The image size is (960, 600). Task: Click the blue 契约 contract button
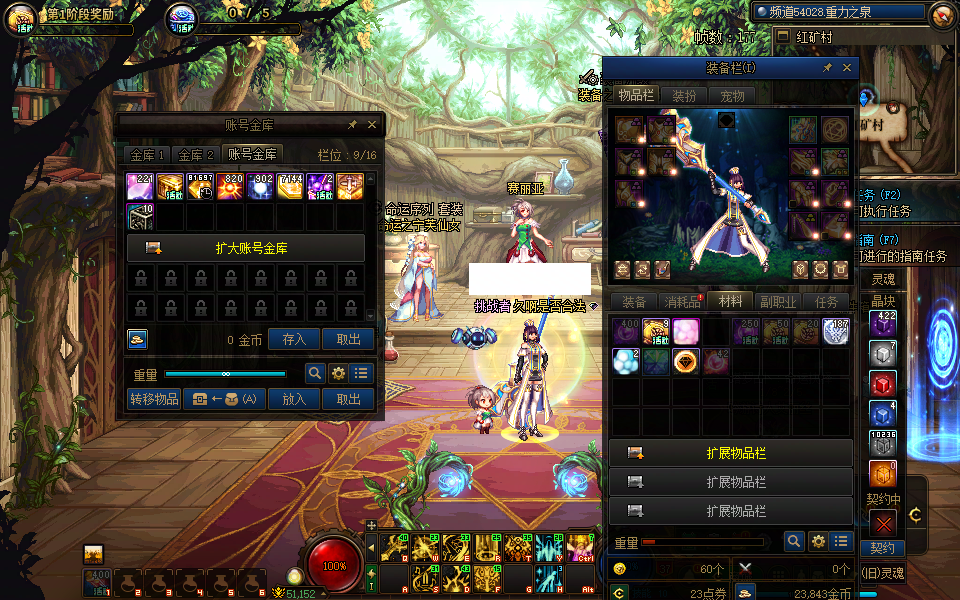882,548
